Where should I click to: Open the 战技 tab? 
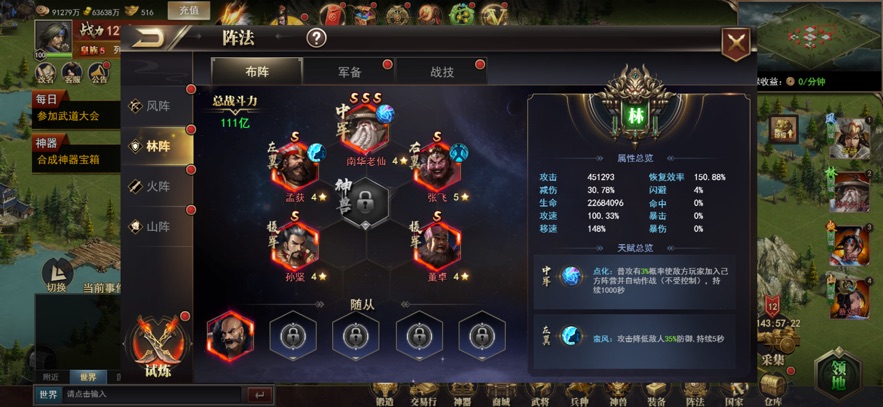point(441,72)
